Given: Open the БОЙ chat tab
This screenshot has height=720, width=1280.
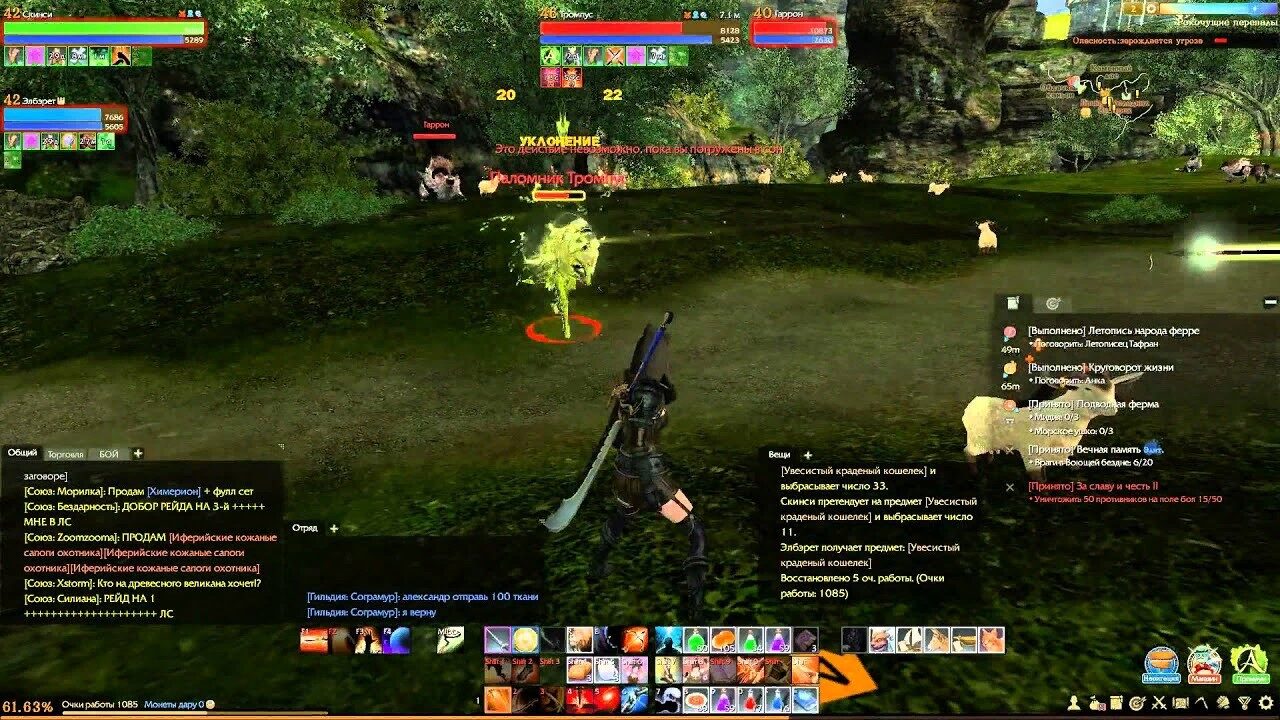Looking at the screenshot, I should [108, 453].
